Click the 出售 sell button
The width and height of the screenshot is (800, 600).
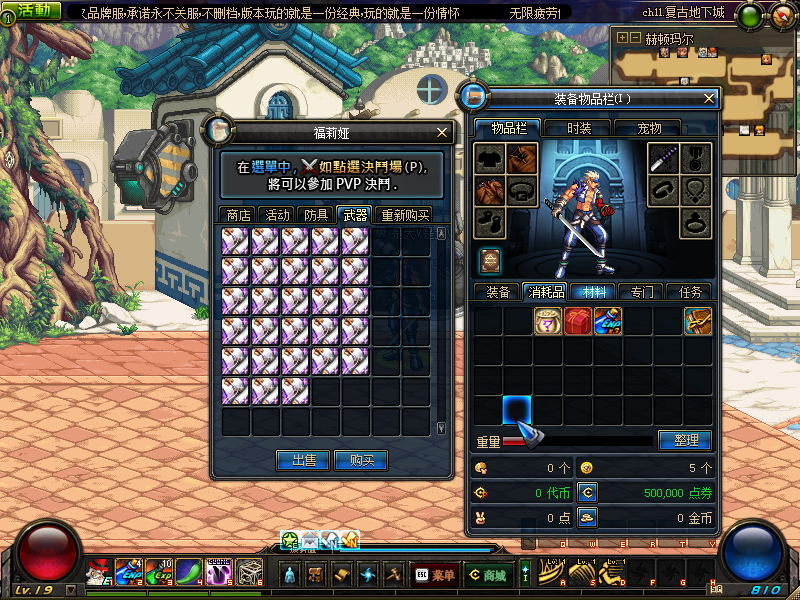tap(304, 460)
